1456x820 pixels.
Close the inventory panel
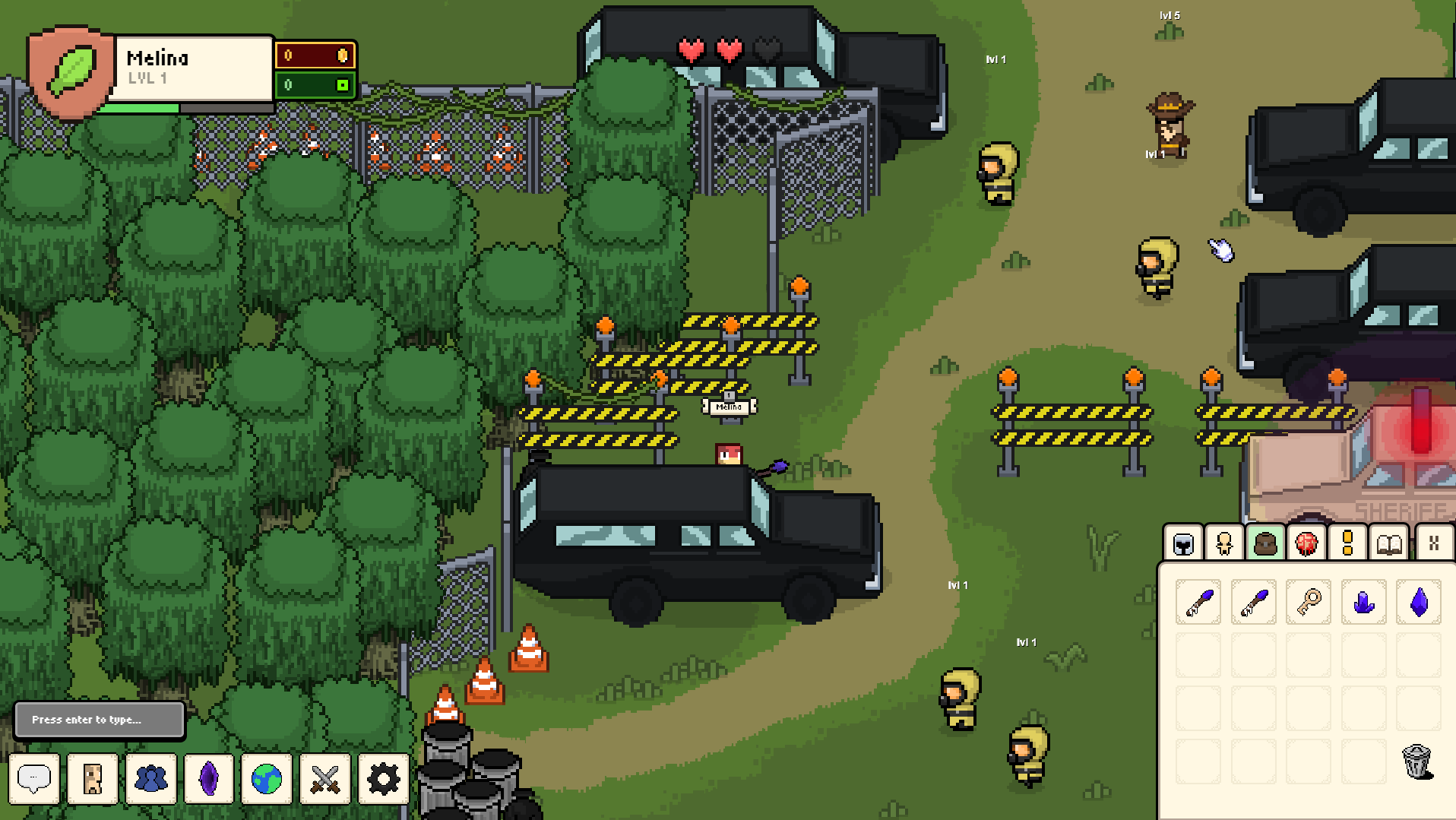pyautogui.click(x=1434, y=543)
